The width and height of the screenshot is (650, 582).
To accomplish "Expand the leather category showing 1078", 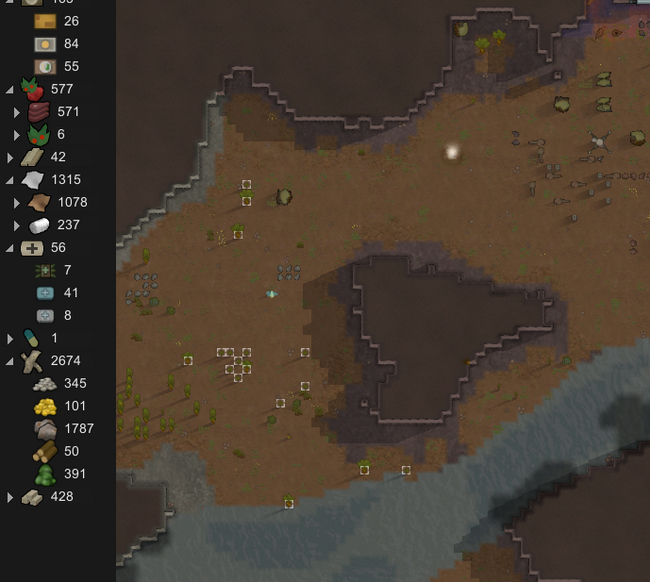I will tap(17, 202).
